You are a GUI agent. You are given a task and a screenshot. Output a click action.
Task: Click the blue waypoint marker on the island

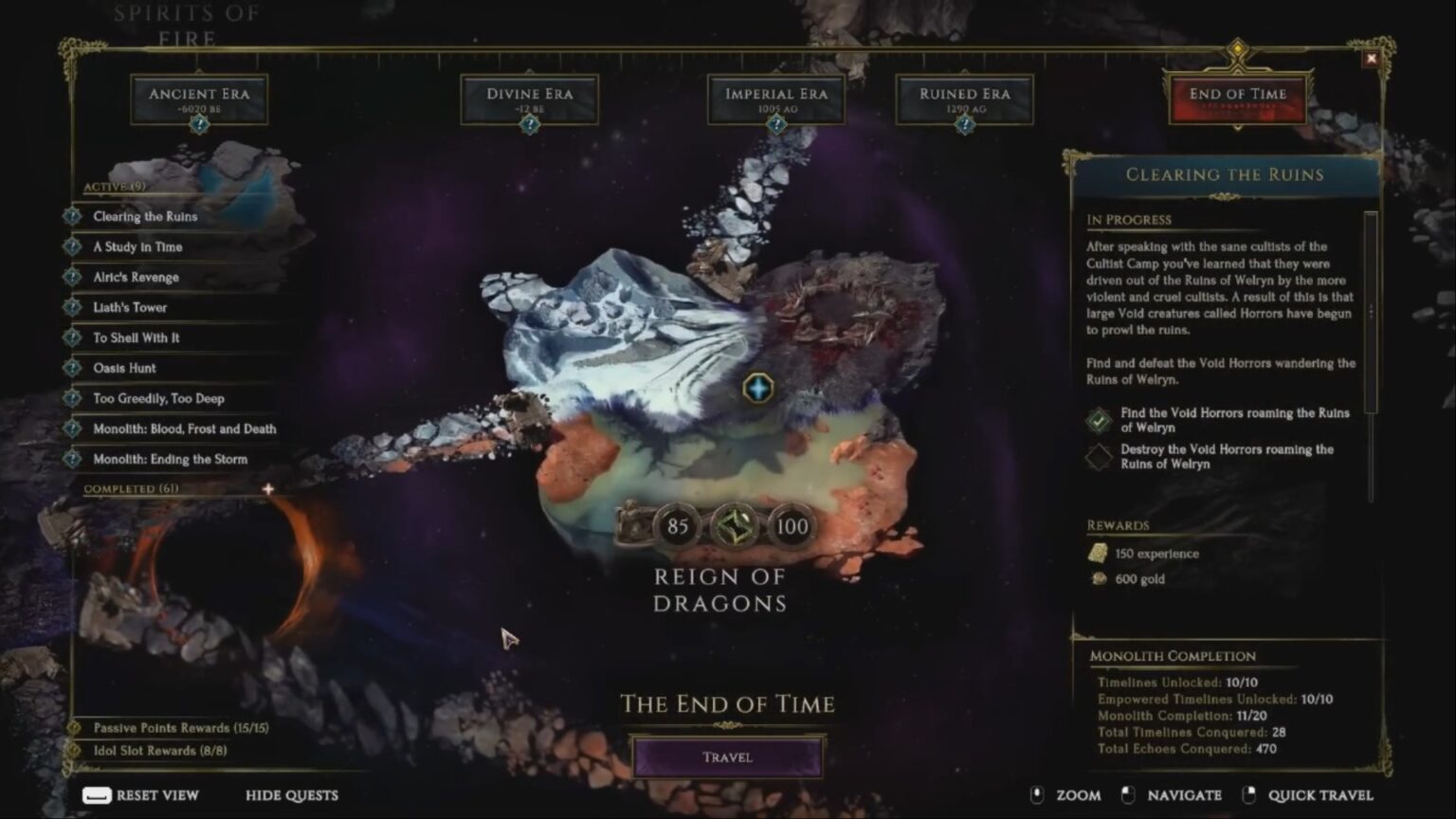click(756, 388)
